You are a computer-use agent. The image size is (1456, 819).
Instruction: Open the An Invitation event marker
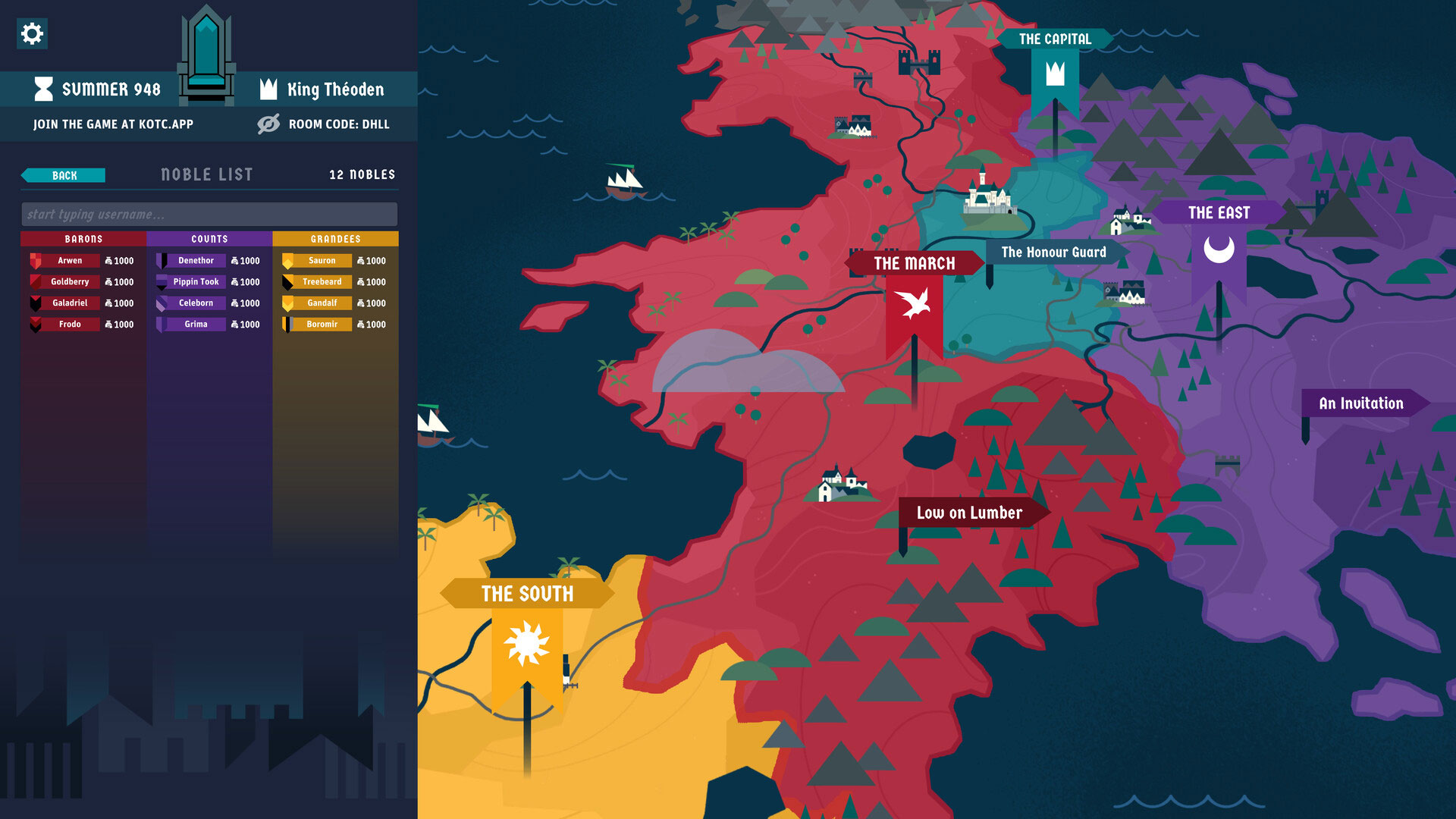click(x=1360, y=403)
